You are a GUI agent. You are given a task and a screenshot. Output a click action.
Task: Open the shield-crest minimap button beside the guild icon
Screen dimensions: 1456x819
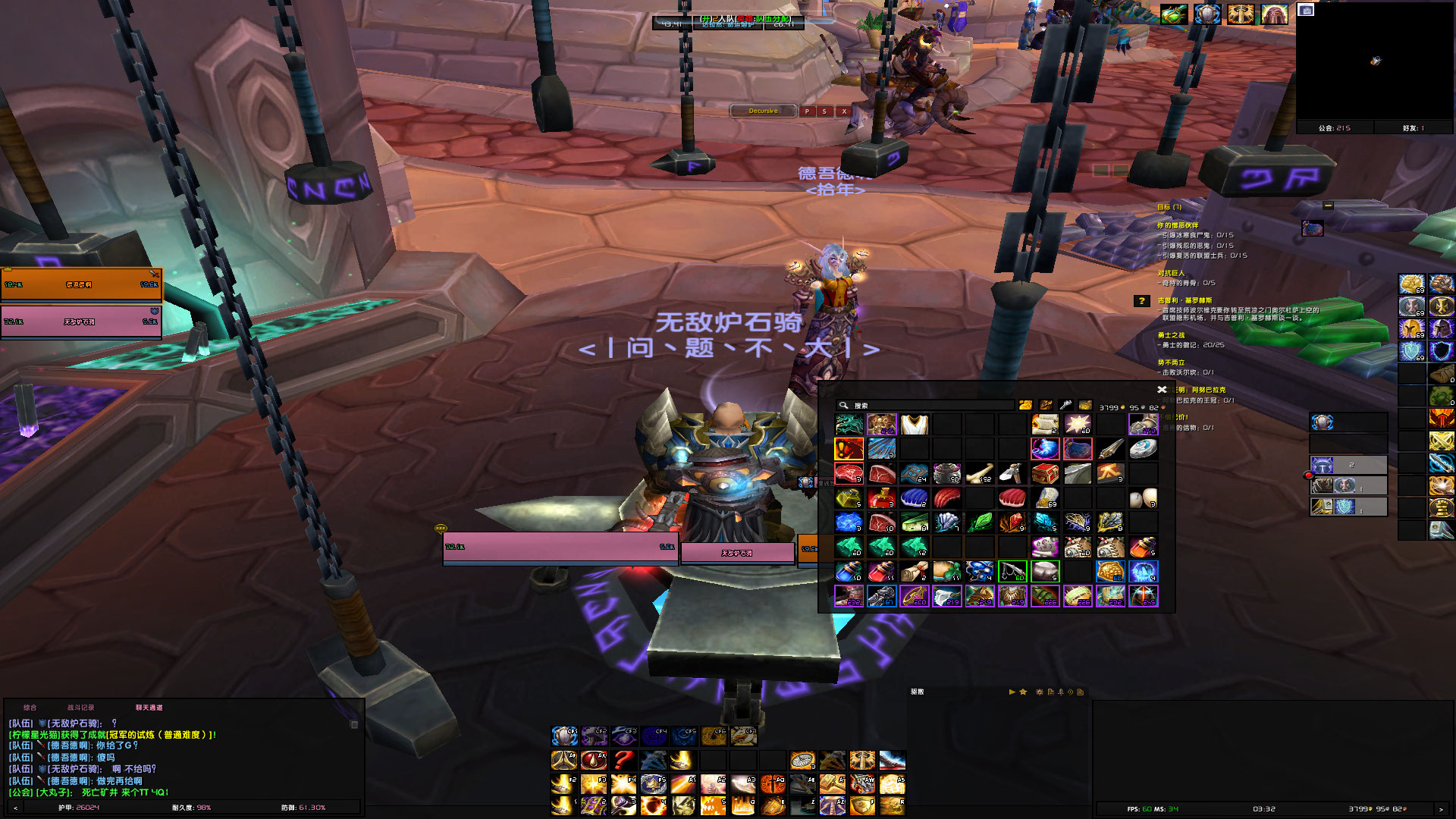(x=1207, y=14)
